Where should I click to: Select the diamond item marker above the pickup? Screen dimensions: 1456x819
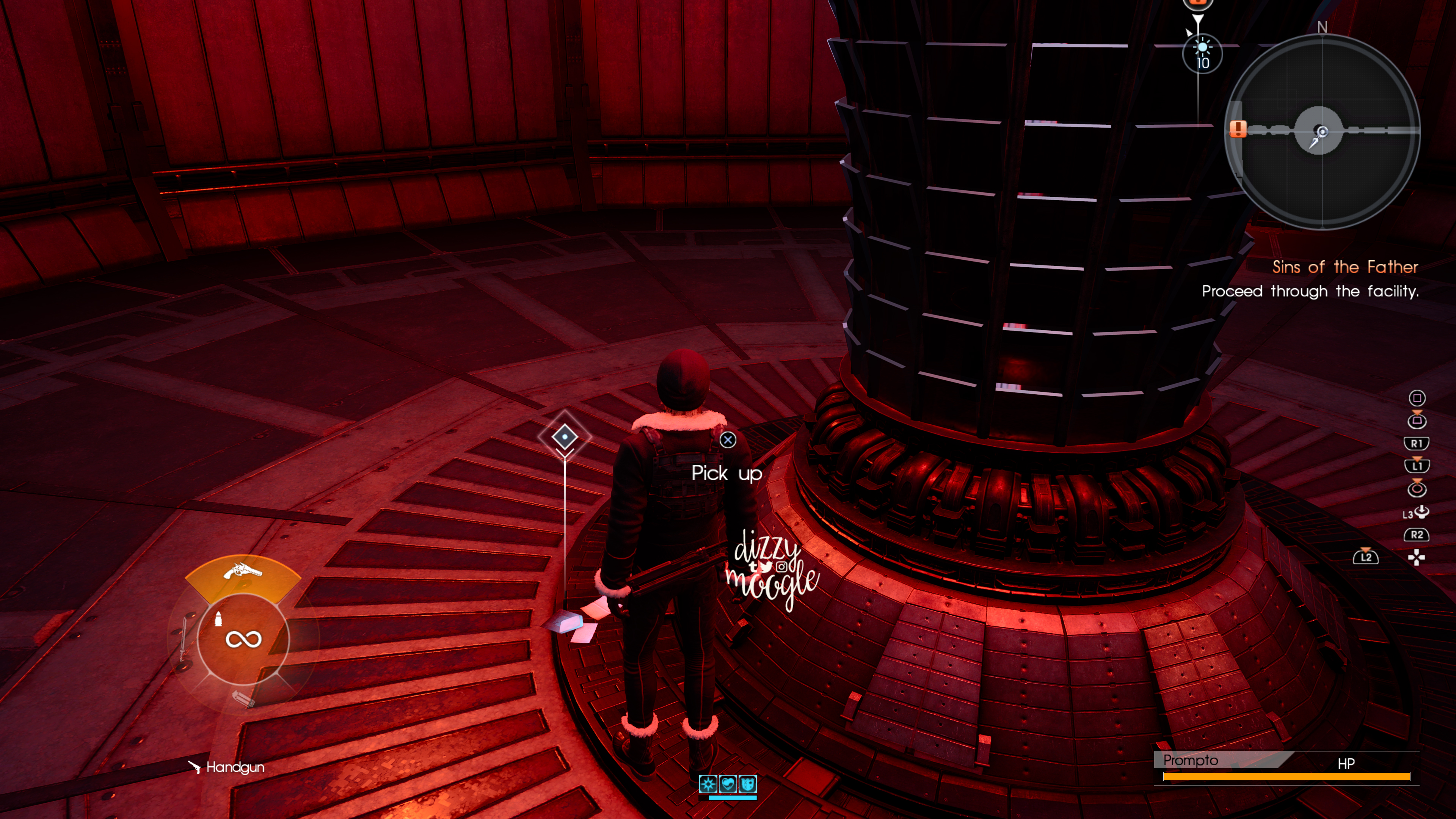tap(565, 436)
